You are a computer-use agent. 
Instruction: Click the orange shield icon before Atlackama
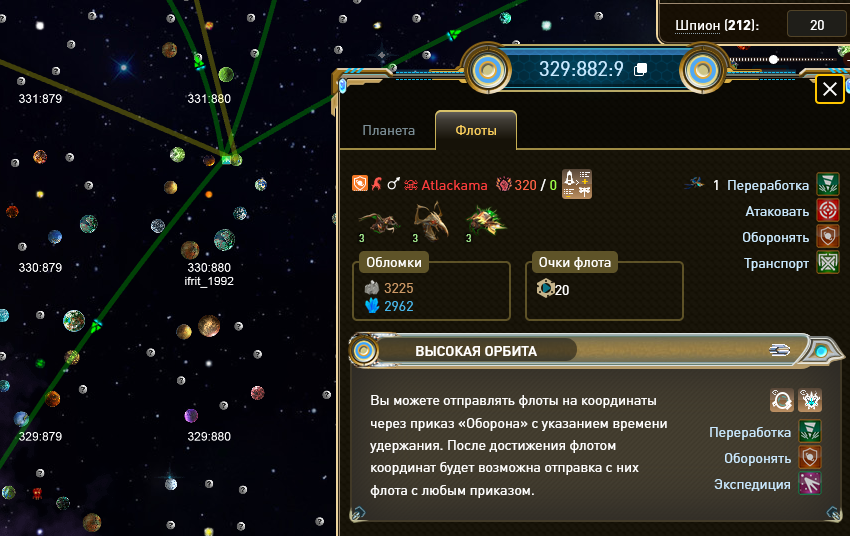click(360, 184)
